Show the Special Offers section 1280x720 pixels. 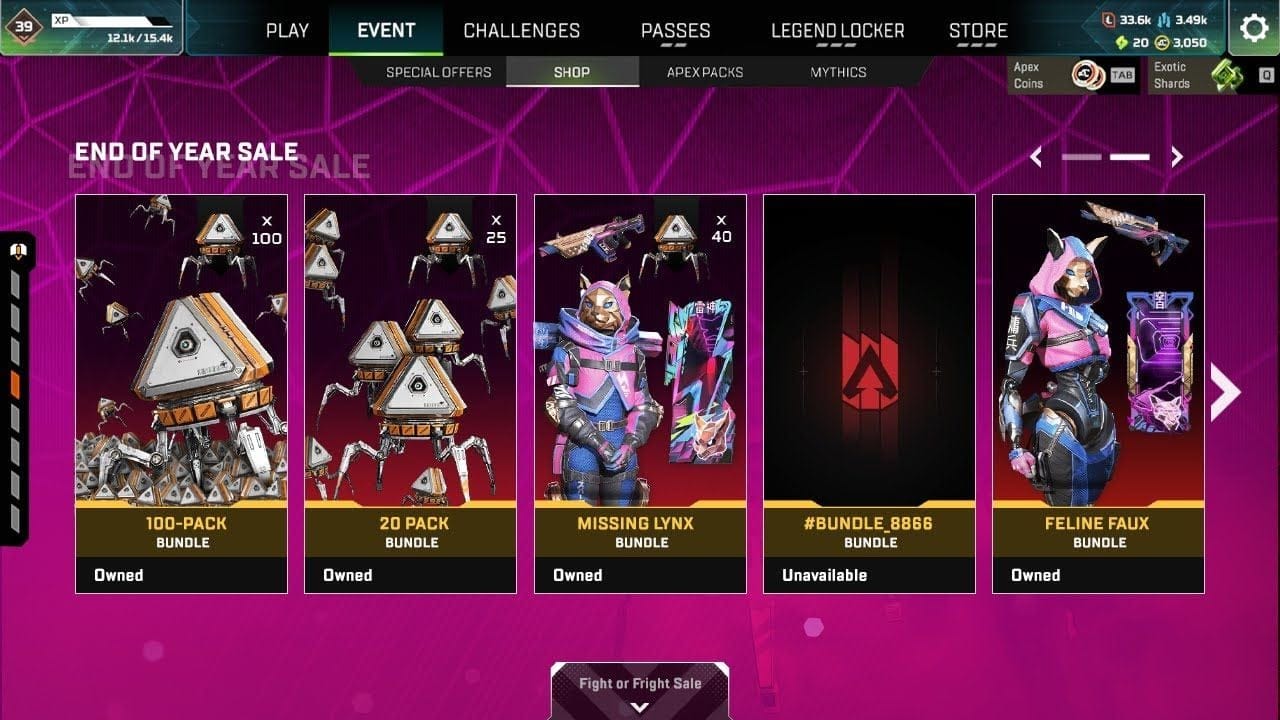click(438, 72)
